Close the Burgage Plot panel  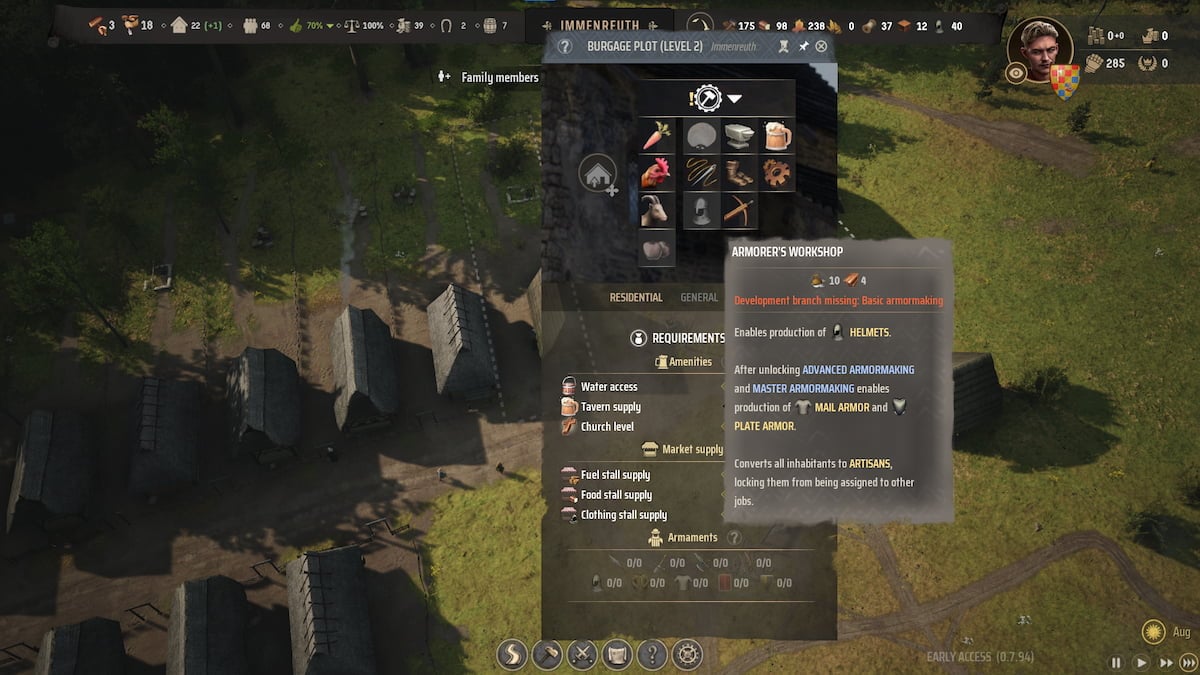822,46
